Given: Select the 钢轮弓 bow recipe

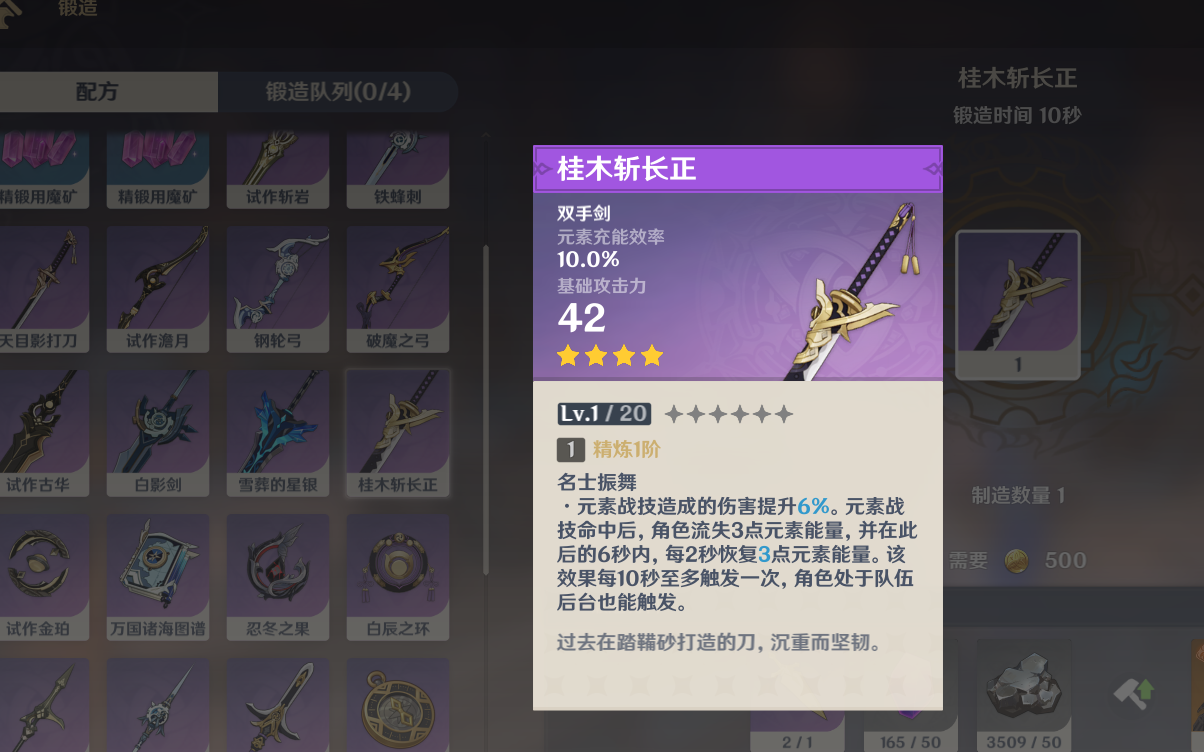Looking at the screenshot, I should coord(277,288).
